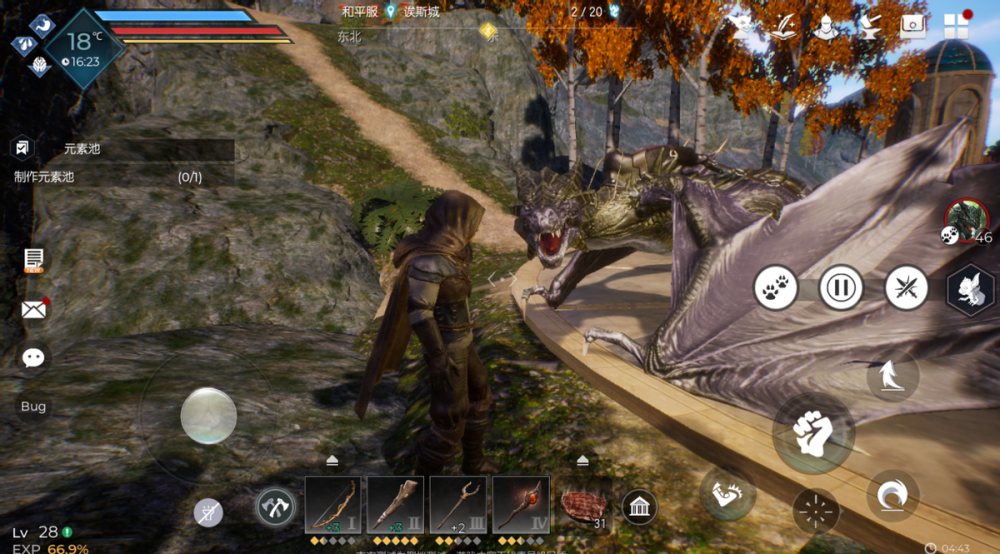
Task: Open the mail envelope icon
Action: (x=34, y=309)
